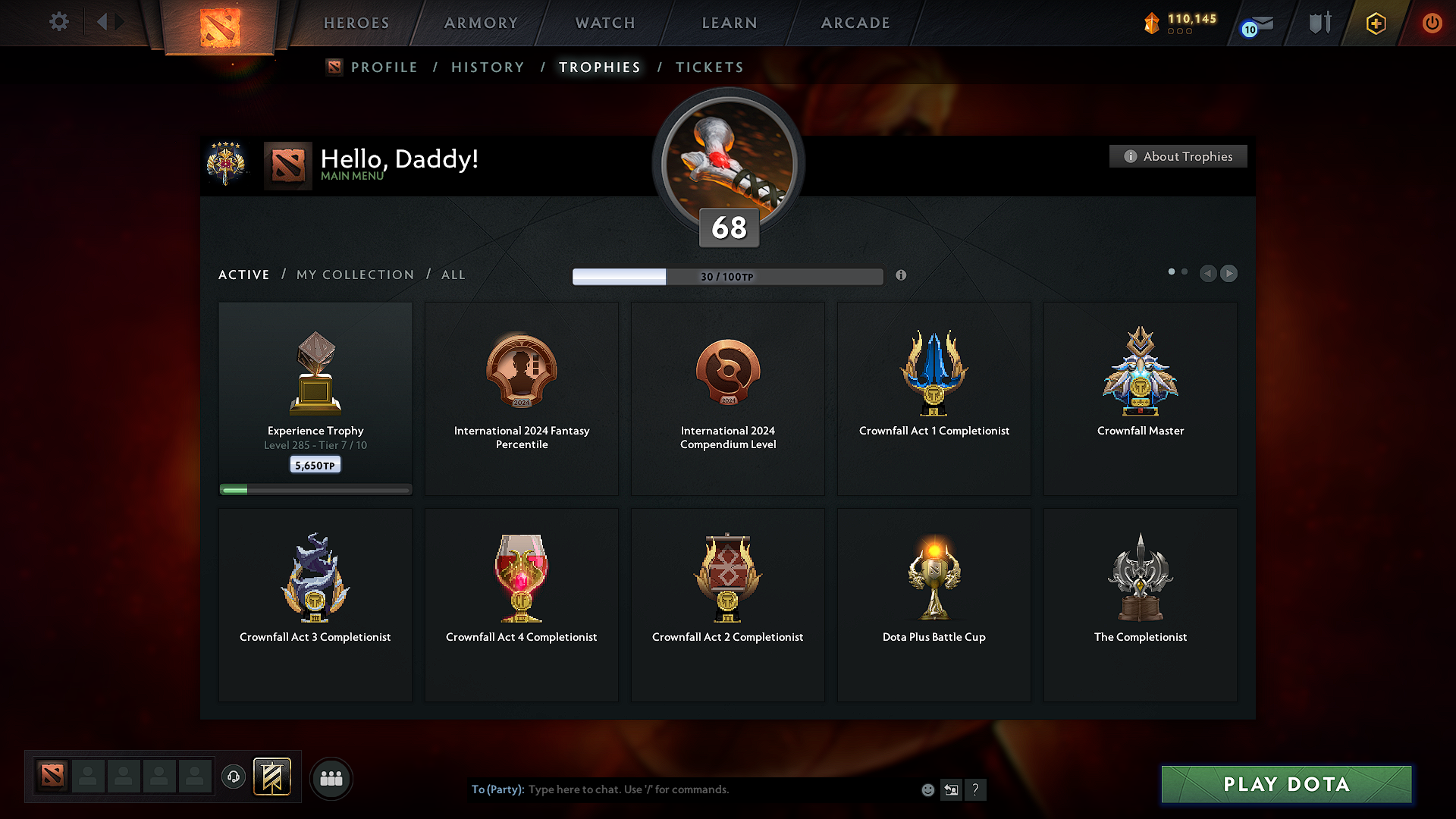The width and height of the screenshot is (1456, 819).
Task: Click the friends list icon near chat
Action: pyautogui.click(x=331, y=778)
